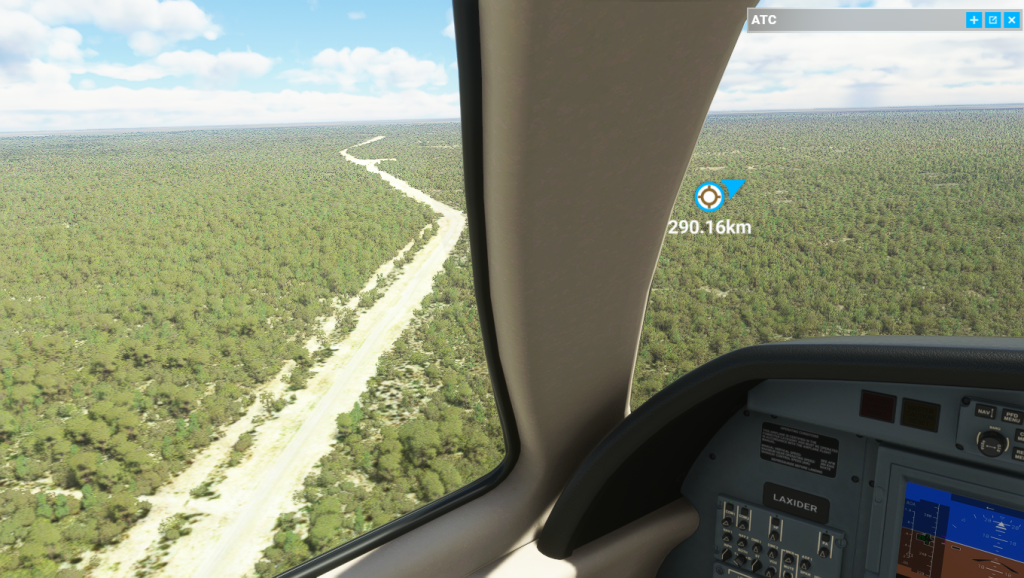Image resolution: width=1024 pixels, height=578 pixels.
Task: Expand the ATC panel with plus button
Action: tap(973, 20)
